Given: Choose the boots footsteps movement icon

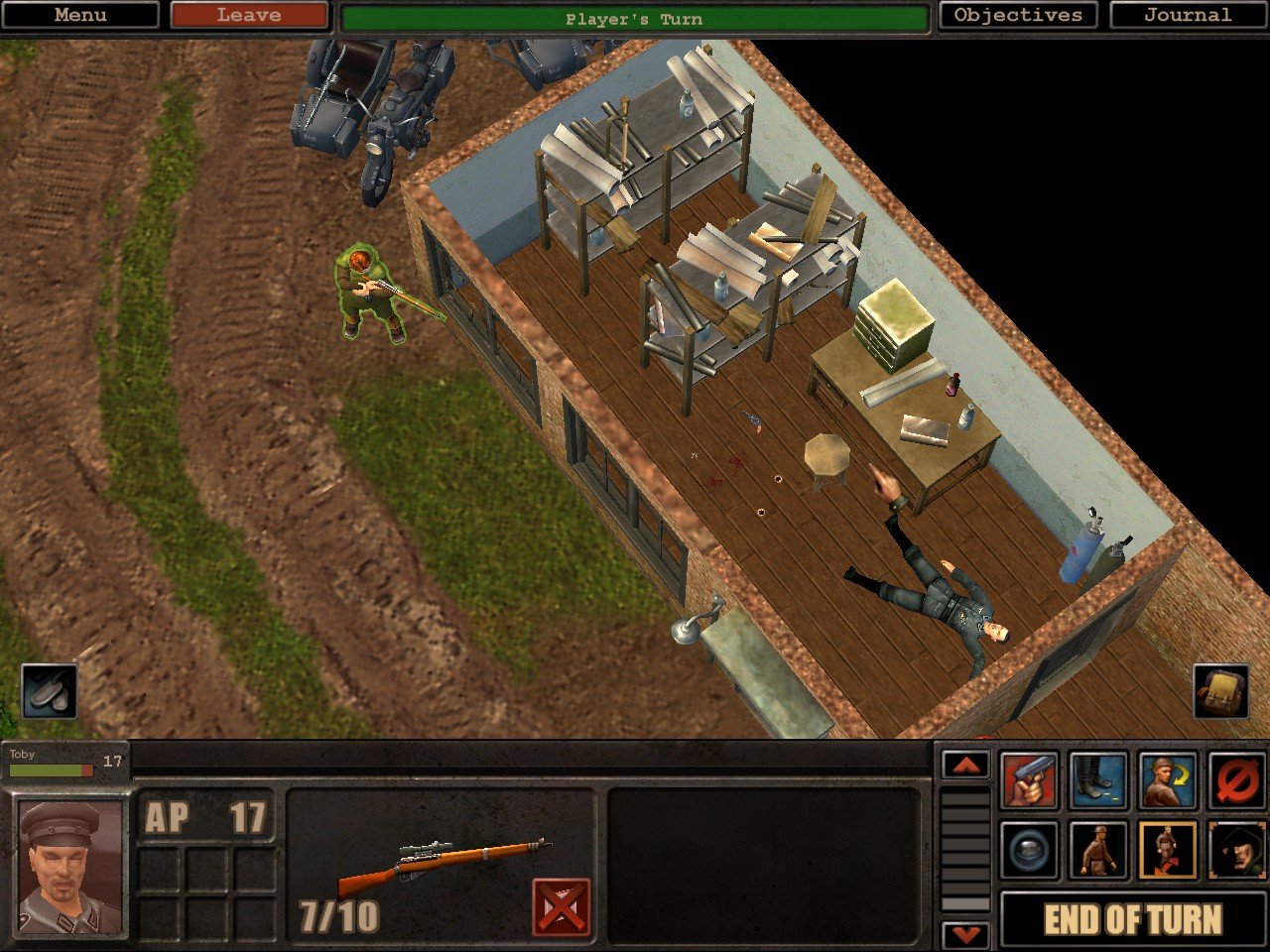Looking at the screenshot, I should (x=1098, y=781).
